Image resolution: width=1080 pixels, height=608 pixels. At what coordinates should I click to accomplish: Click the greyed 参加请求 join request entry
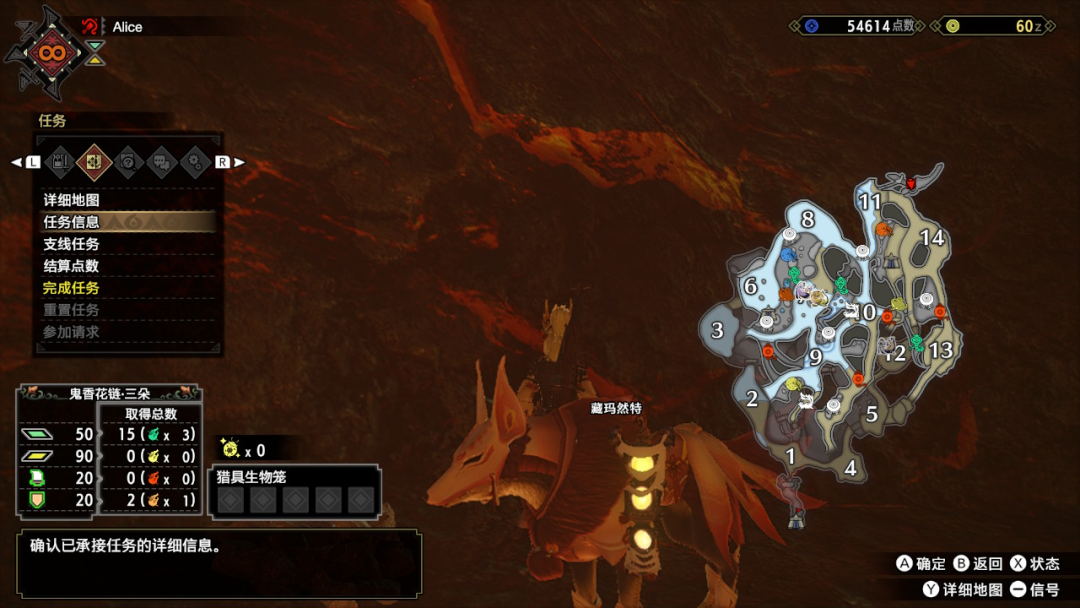coord(71,332)
